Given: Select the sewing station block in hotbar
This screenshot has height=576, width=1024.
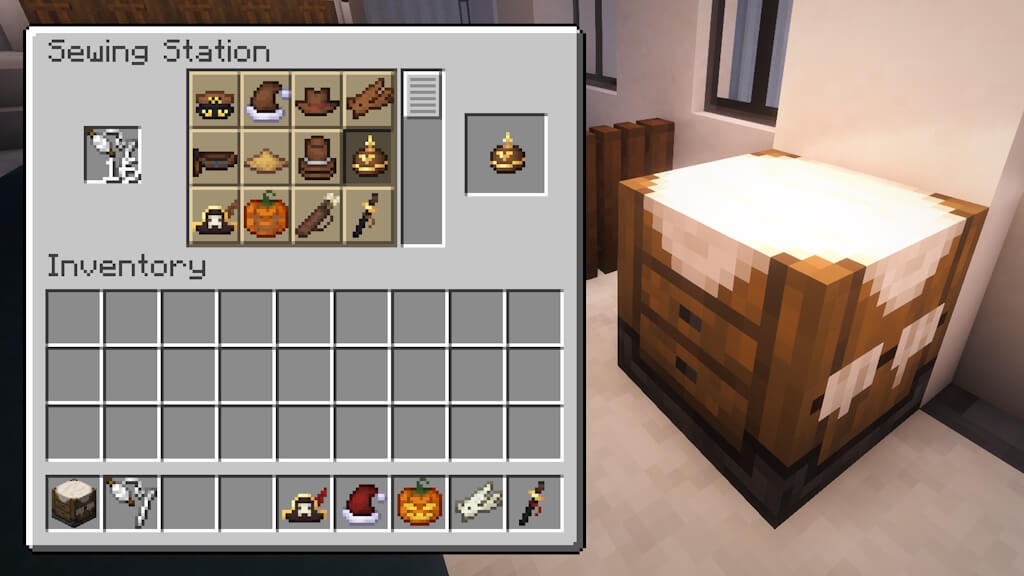Looking at the screenshot, I should pos(74,503).
